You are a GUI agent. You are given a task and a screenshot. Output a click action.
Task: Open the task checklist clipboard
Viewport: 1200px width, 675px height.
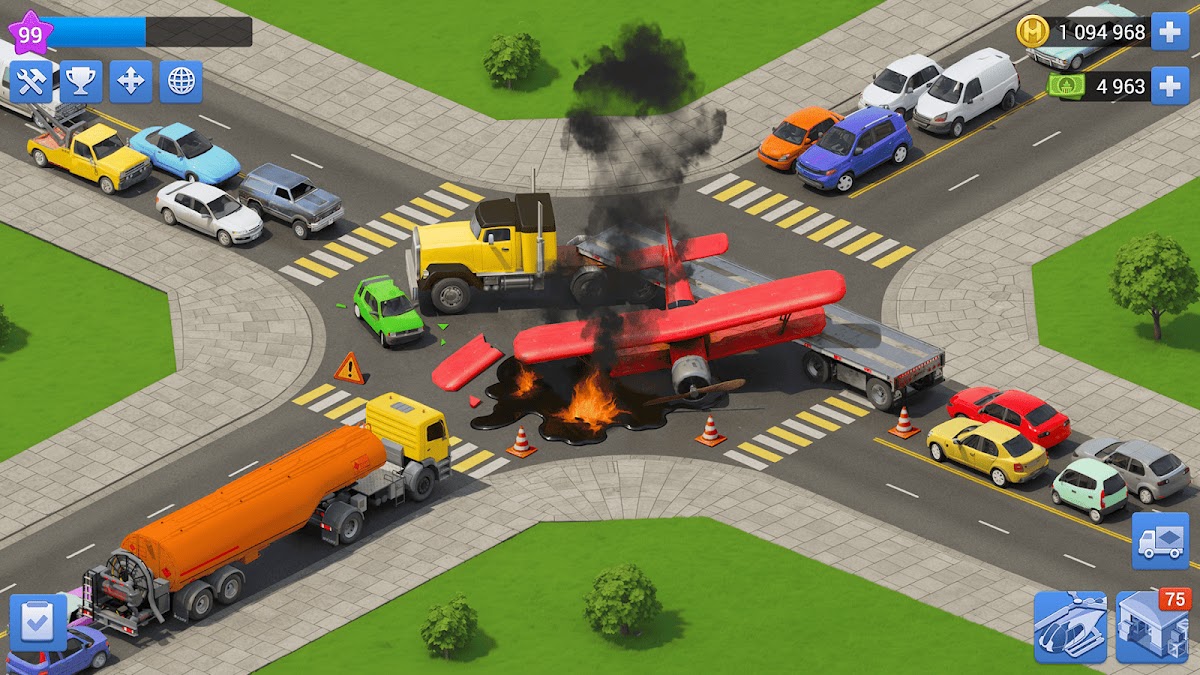pos(38,623)
